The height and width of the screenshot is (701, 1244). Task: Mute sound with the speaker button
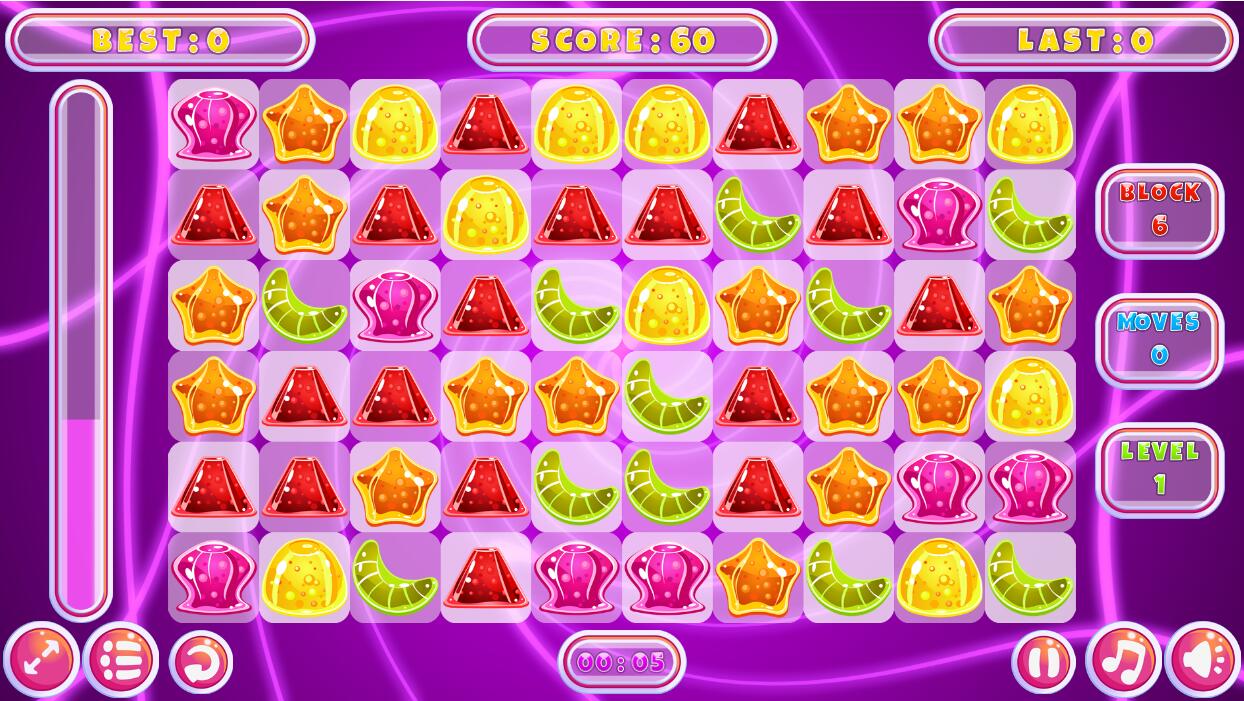tap(1201, 661)
